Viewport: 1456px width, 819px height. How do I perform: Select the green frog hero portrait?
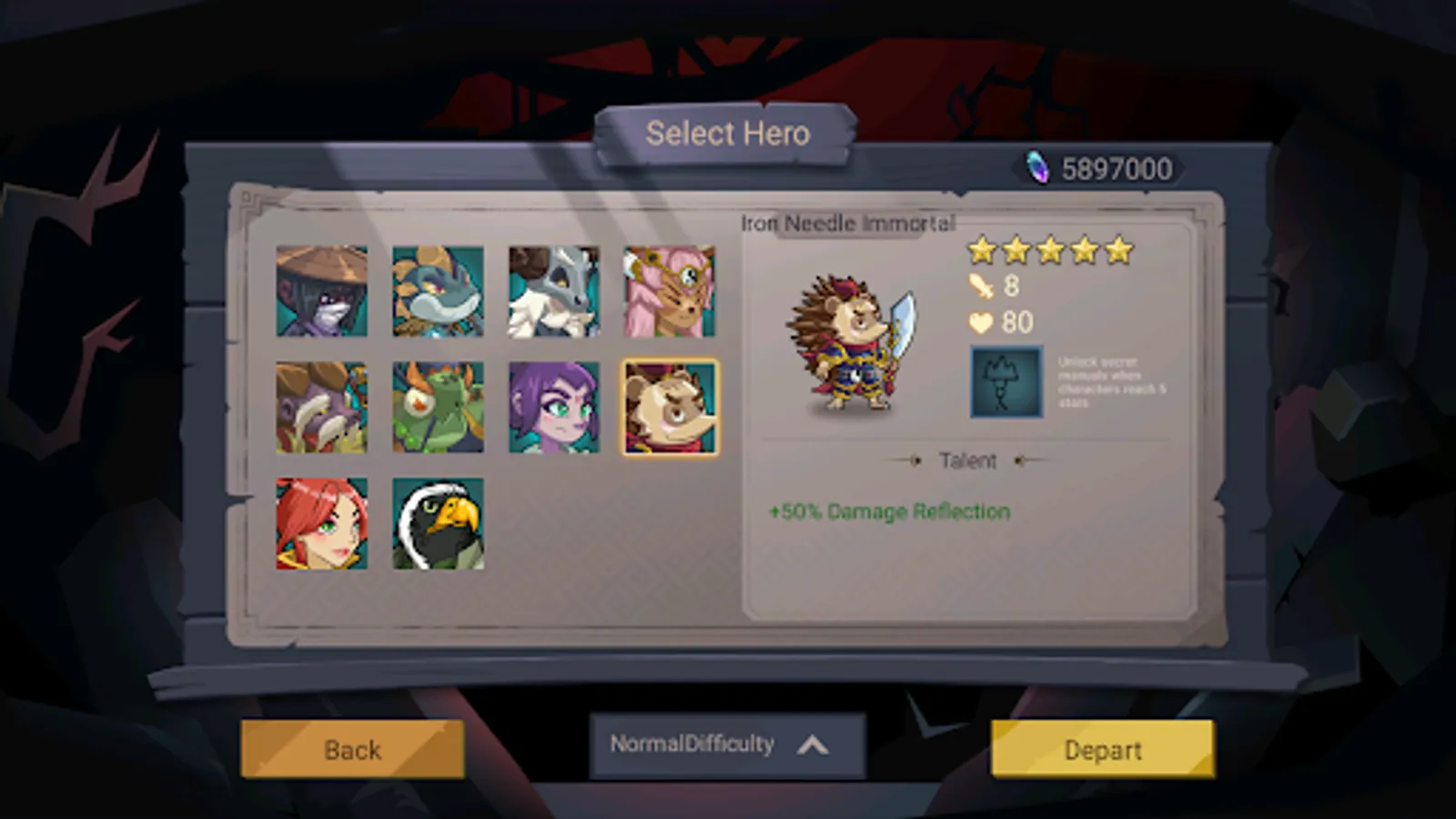pos(440,407)
